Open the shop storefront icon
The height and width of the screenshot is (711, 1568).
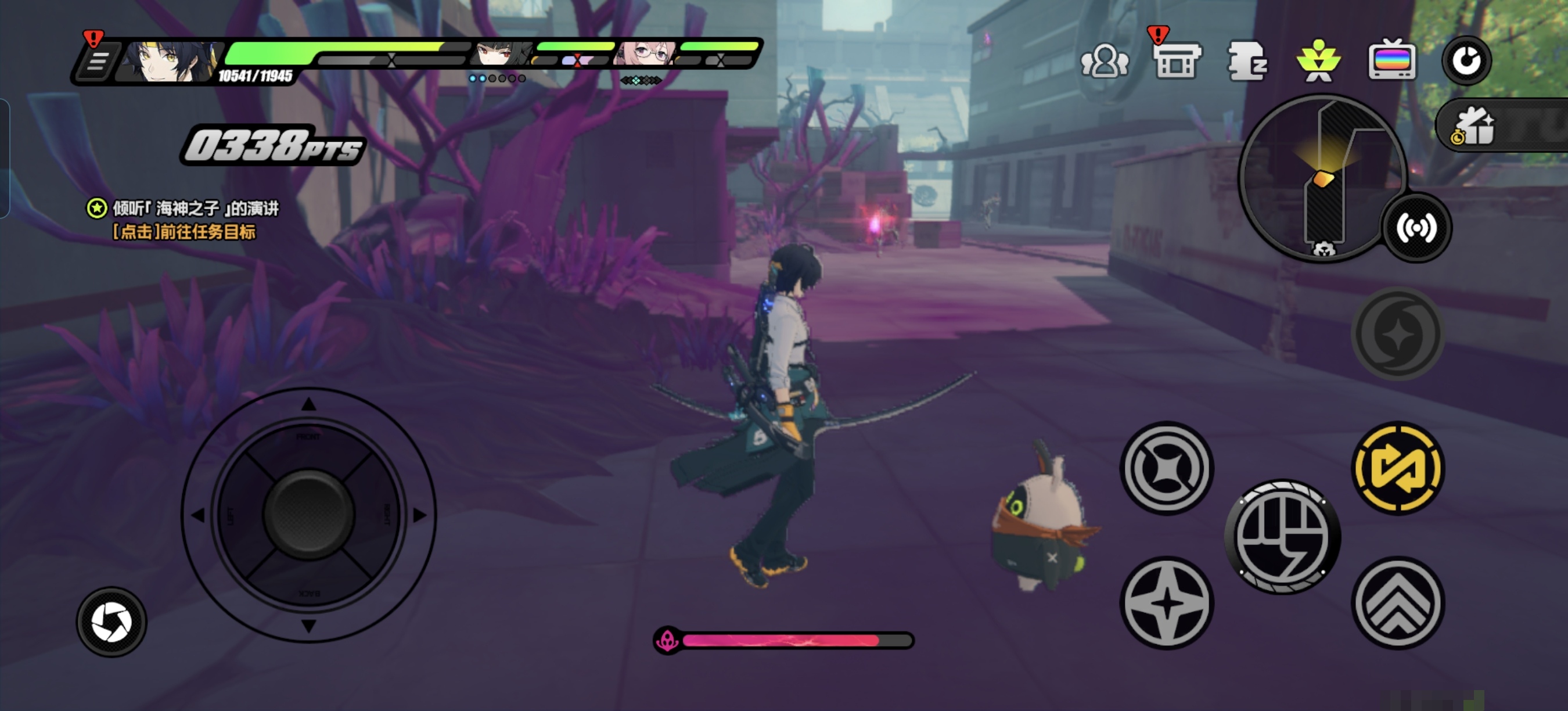tap(1177, 61)
